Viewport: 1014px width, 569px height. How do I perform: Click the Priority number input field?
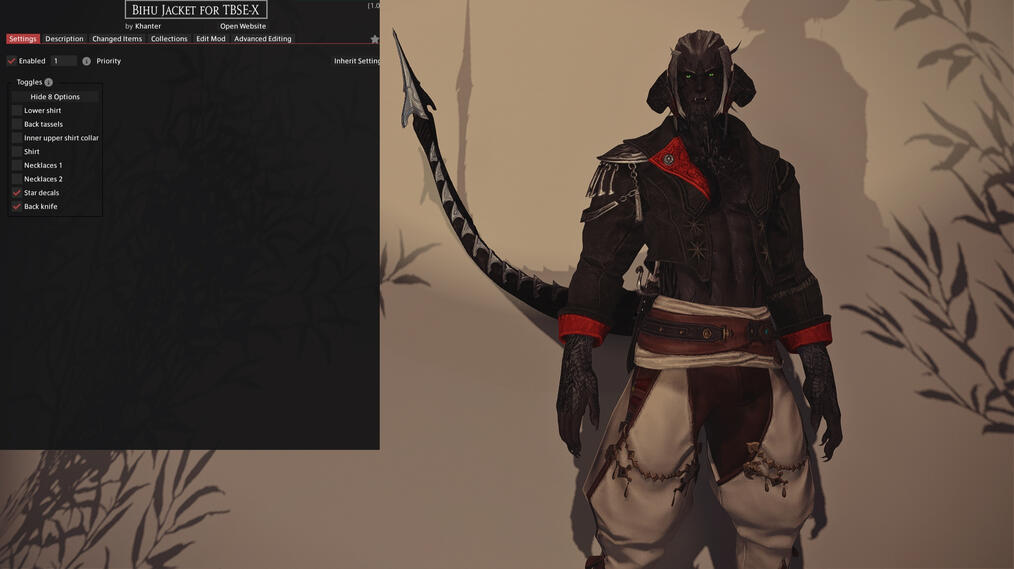[63, 61]
